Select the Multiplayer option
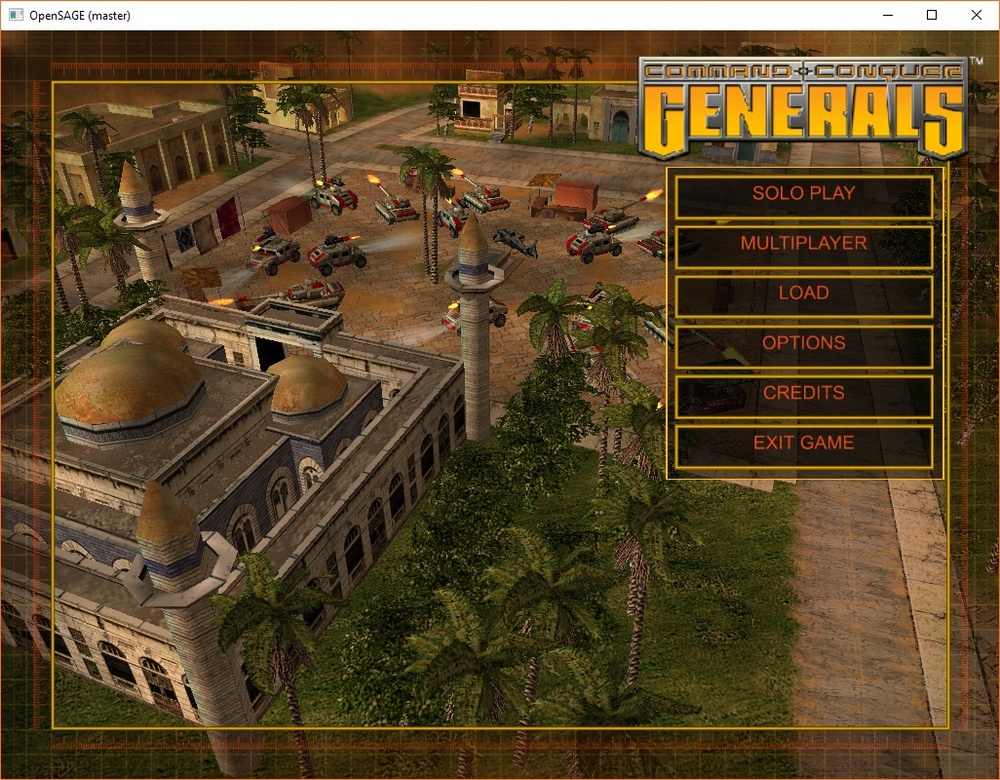 (x=804, y=244)
